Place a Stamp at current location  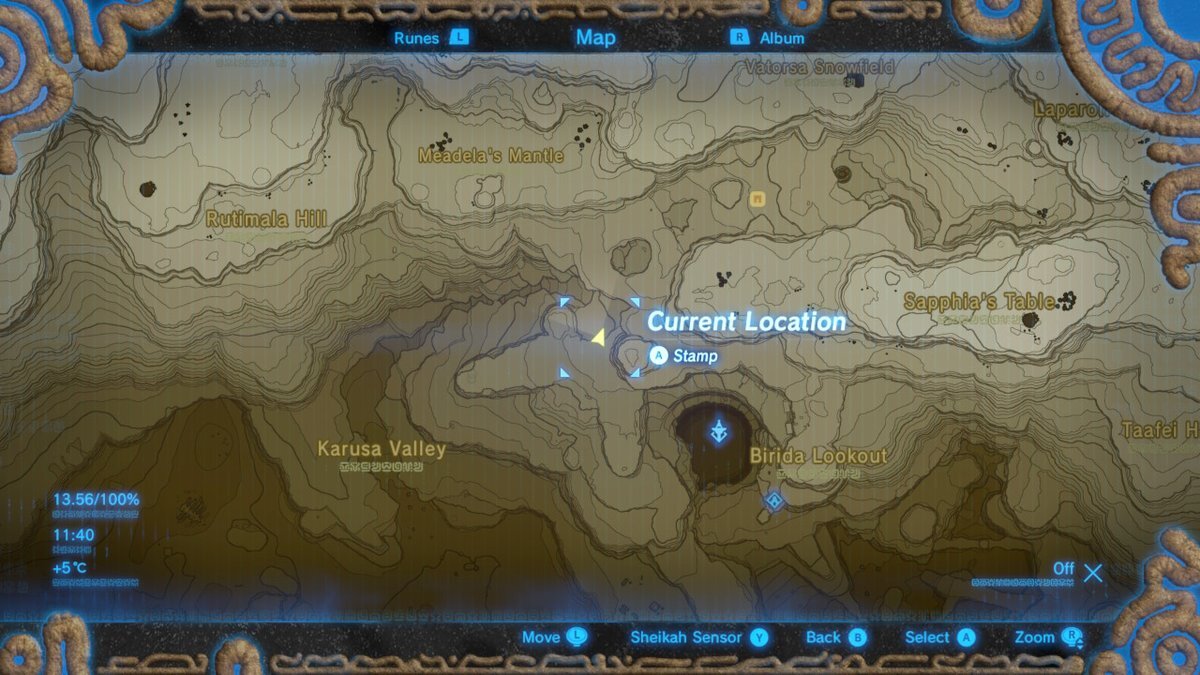684,356
